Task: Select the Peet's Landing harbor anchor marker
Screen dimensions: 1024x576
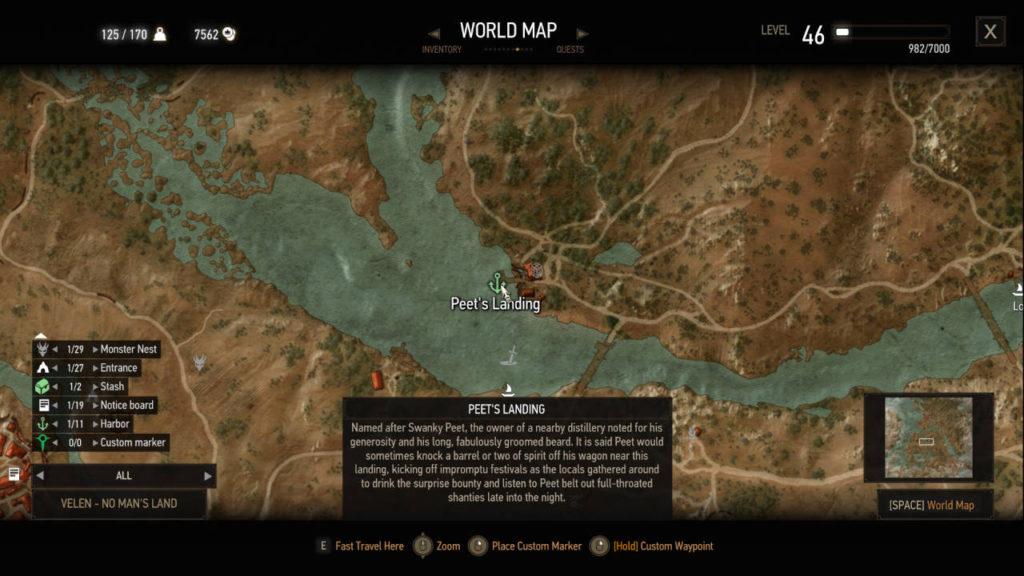Action: tap(496, 284)
